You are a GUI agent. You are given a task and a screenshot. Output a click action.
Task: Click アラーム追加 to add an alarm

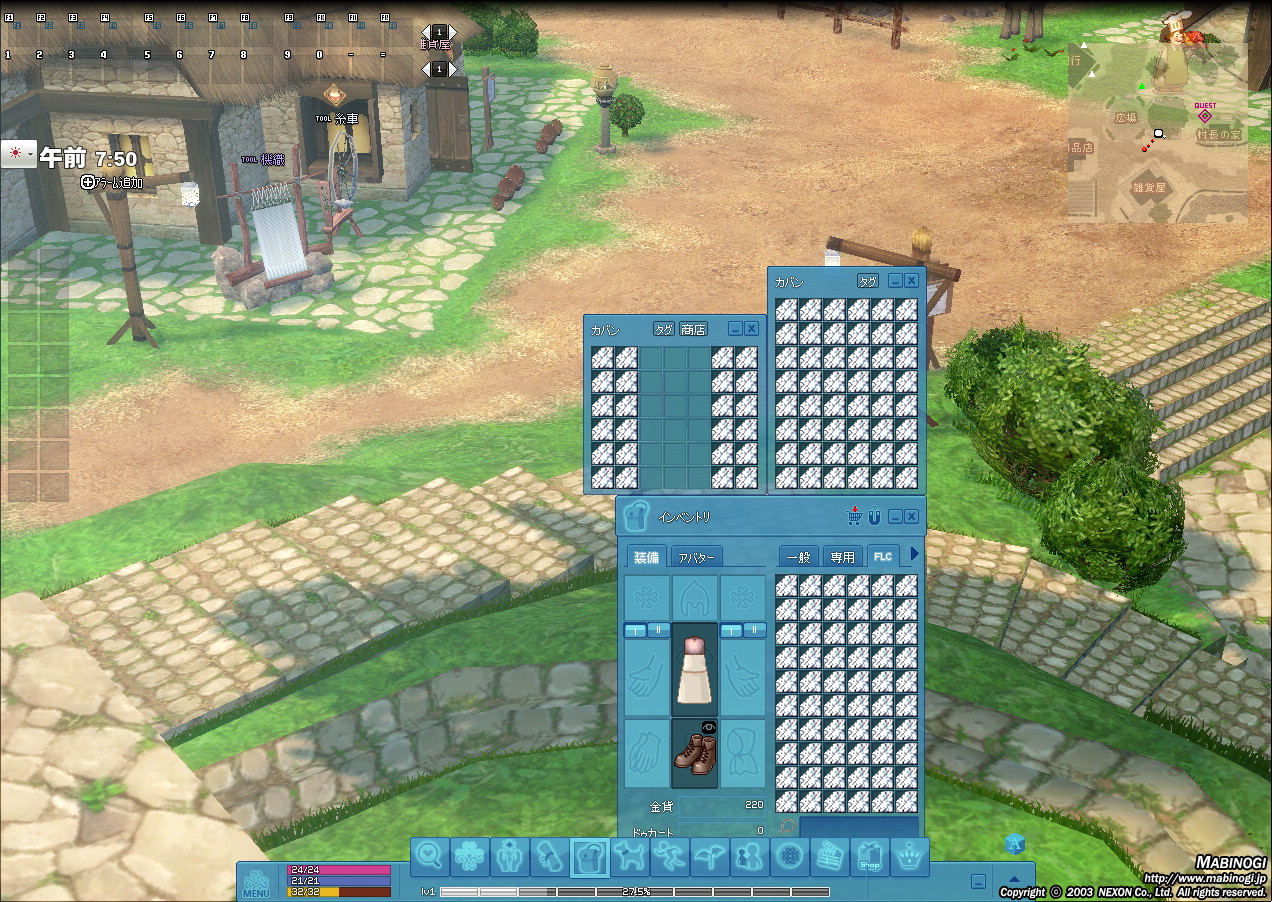(x=112, y=182)
